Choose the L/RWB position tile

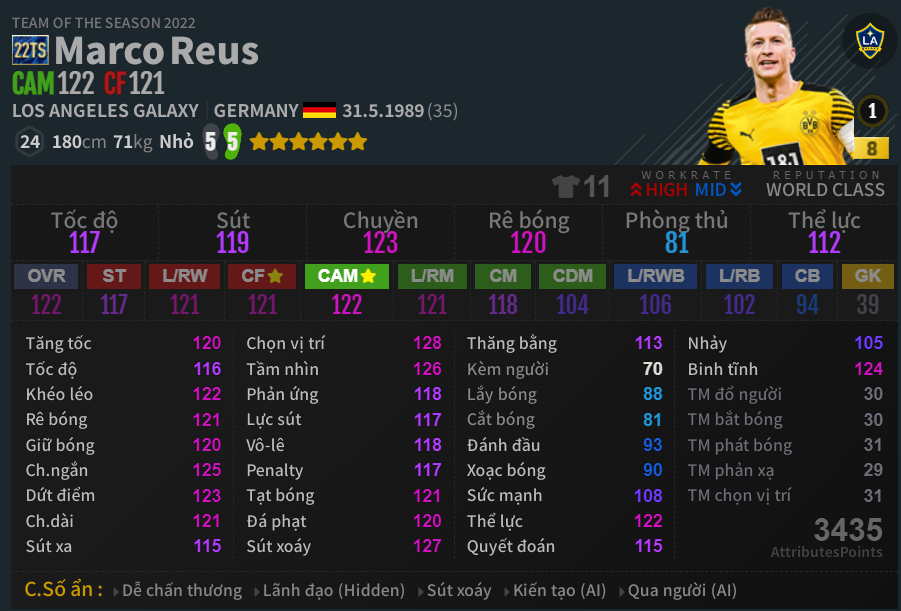(x=655, y=276)
